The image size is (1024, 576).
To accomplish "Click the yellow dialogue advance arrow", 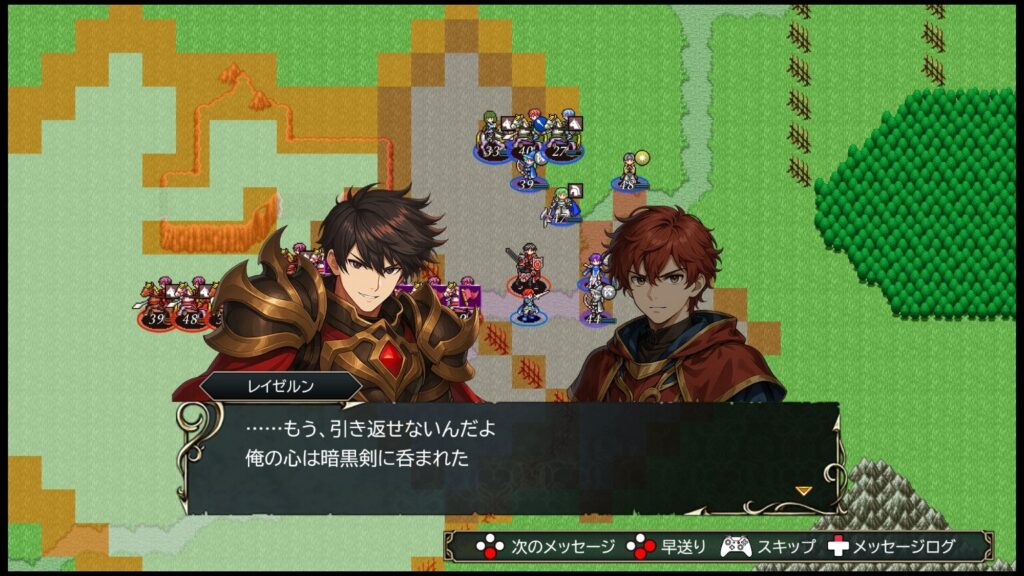I will [x=802, y=490].
